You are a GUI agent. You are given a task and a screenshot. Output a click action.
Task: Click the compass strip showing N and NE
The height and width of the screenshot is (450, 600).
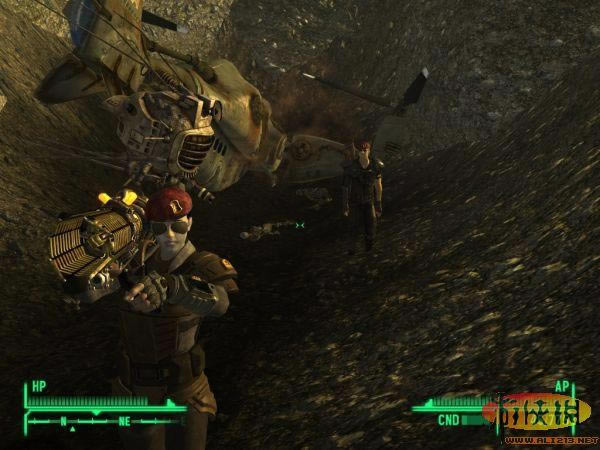[100, 421]
